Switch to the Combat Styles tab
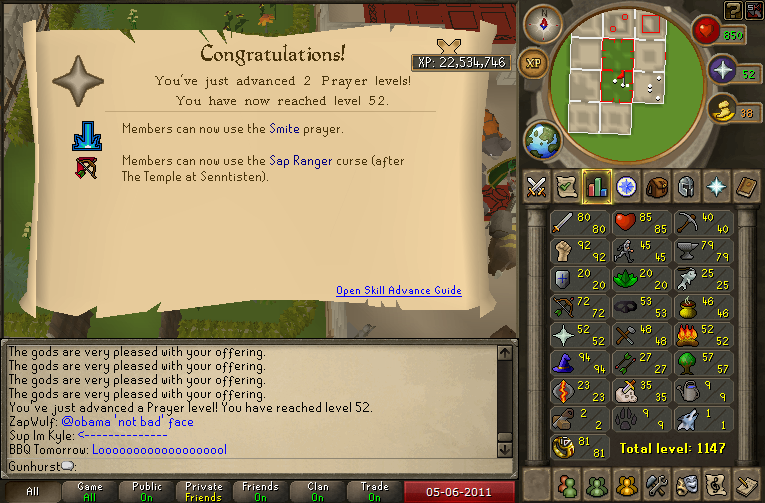Screen dimensions: 765x503 click(x=536, y=187)
